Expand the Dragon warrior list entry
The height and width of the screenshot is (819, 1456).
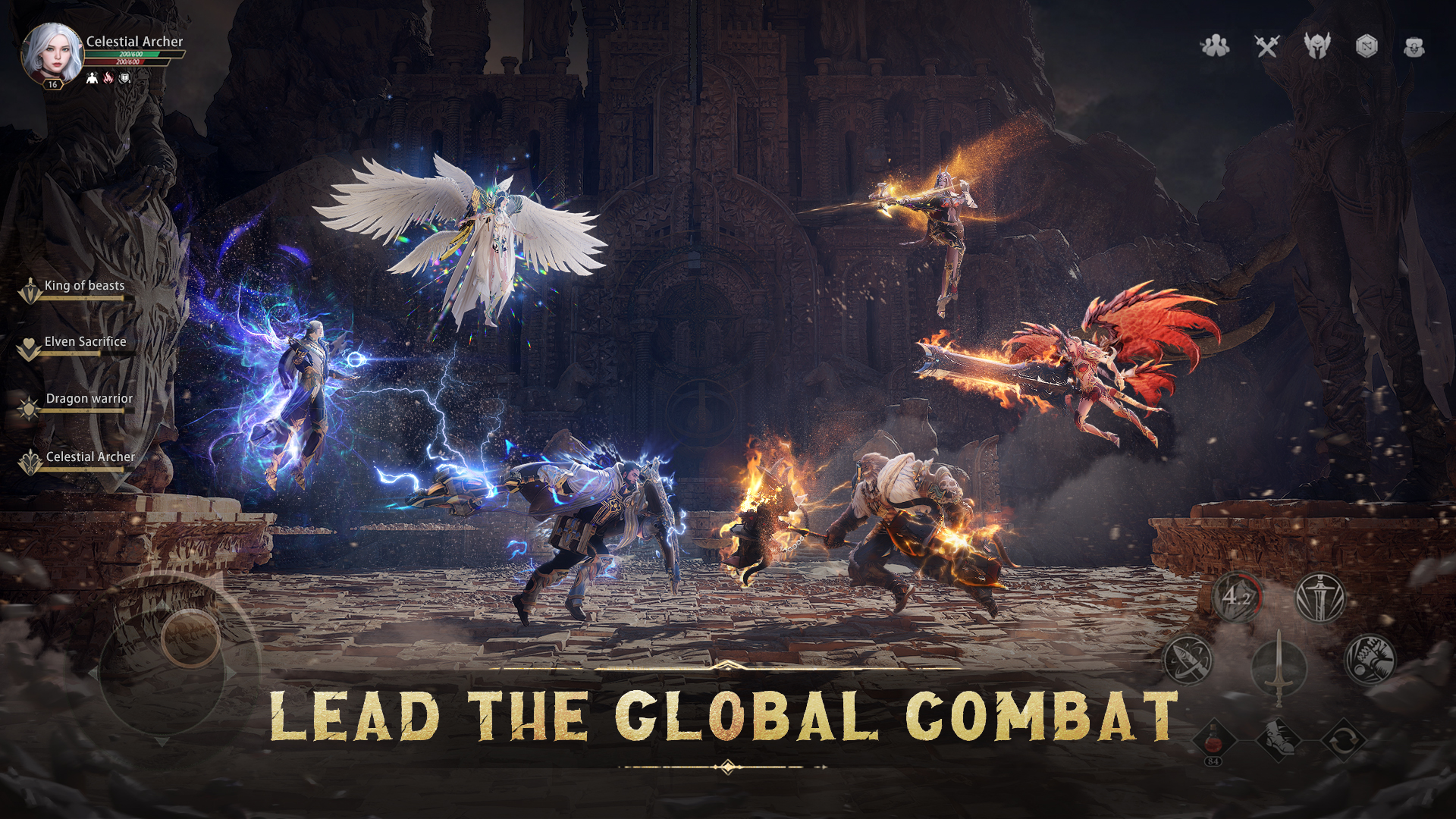tap(89, 398)
